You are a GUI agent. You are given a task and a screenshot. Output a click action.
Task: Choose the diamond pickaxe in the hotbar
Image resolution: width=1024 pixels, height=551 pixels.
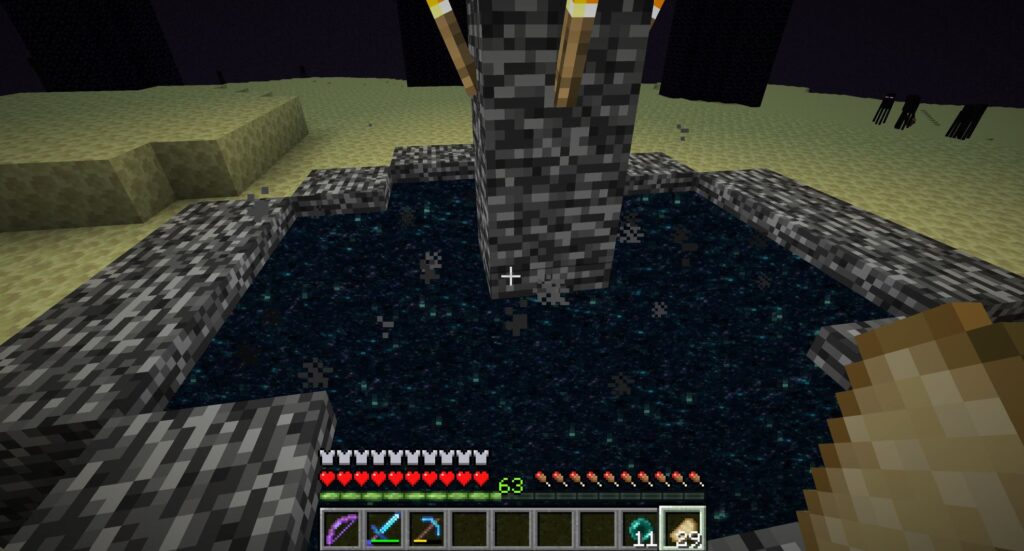pyautogui.click(x=427, y=528)
